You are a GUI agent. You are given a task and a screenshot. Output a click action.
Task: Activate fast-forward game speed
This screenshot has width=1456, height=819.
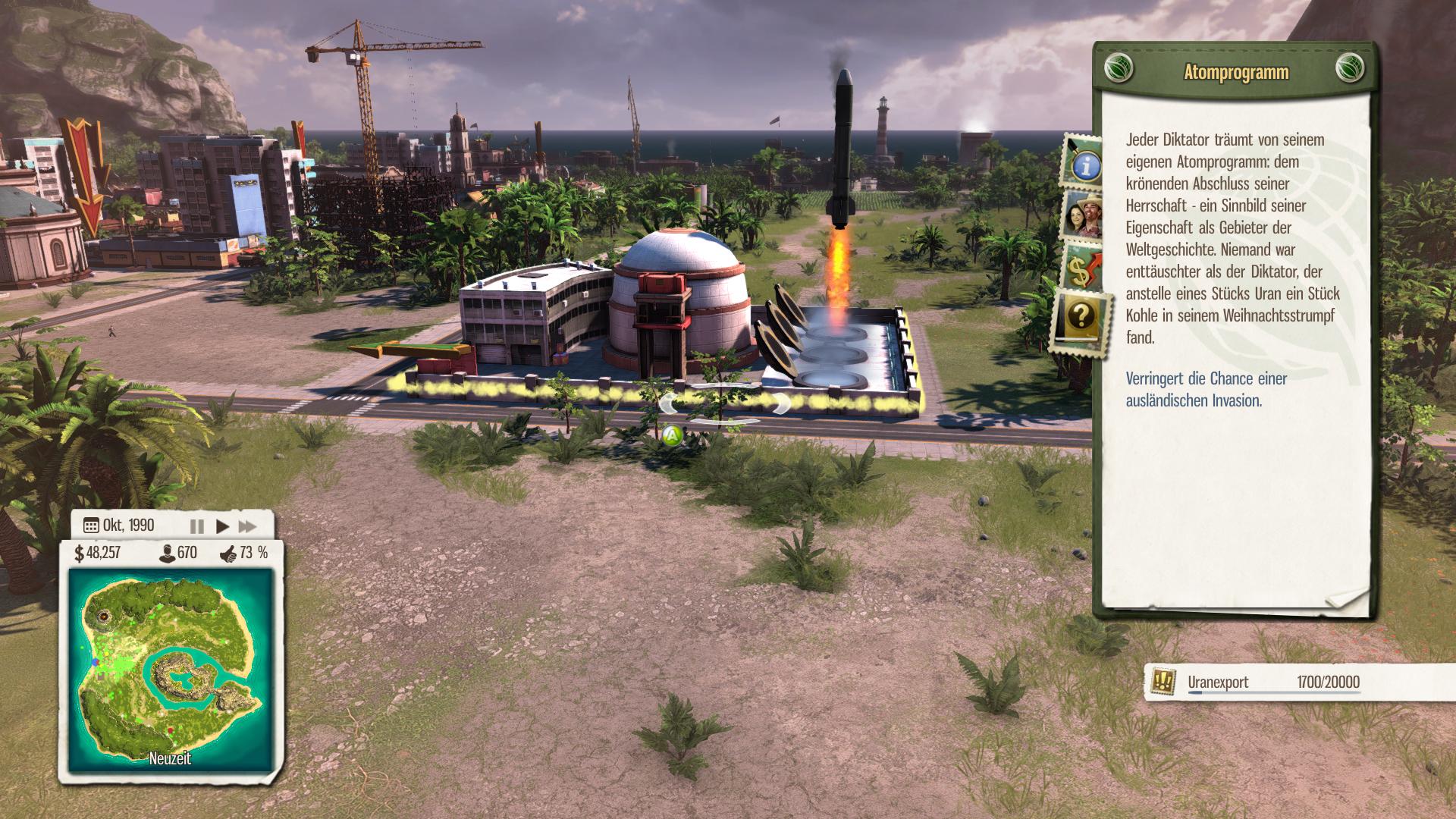click(247, 526)
